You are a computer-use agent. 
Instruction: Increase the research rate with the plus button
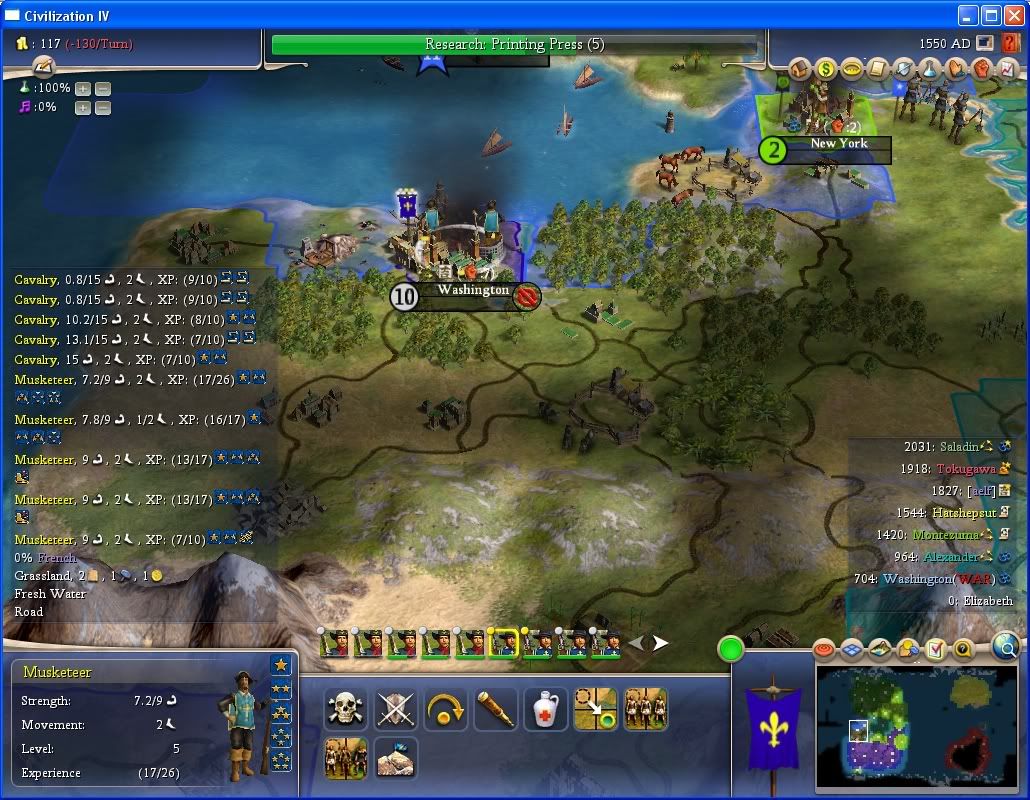tap(83, 88)
